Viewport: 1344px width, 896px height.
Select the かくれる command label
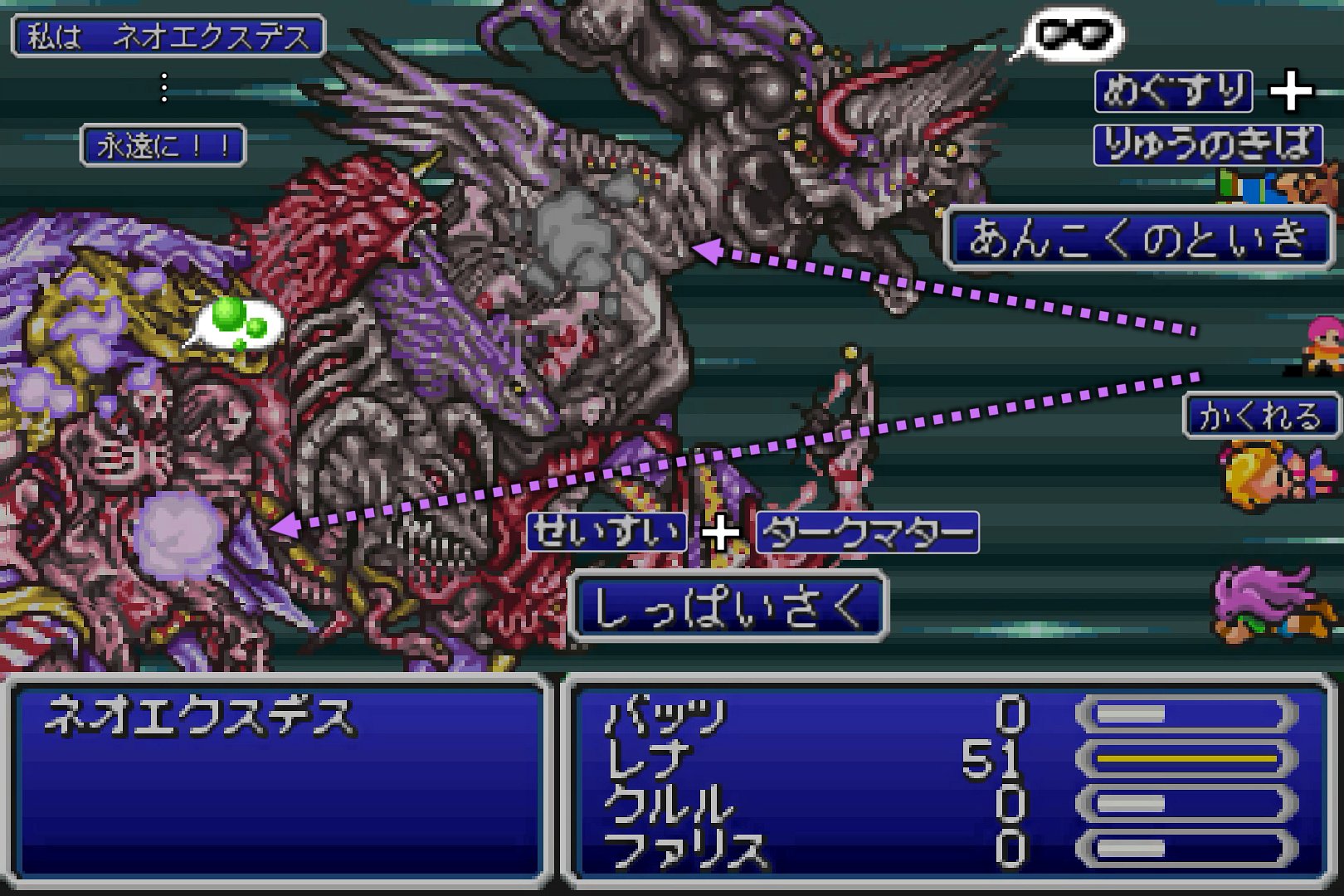point(1259,416)
